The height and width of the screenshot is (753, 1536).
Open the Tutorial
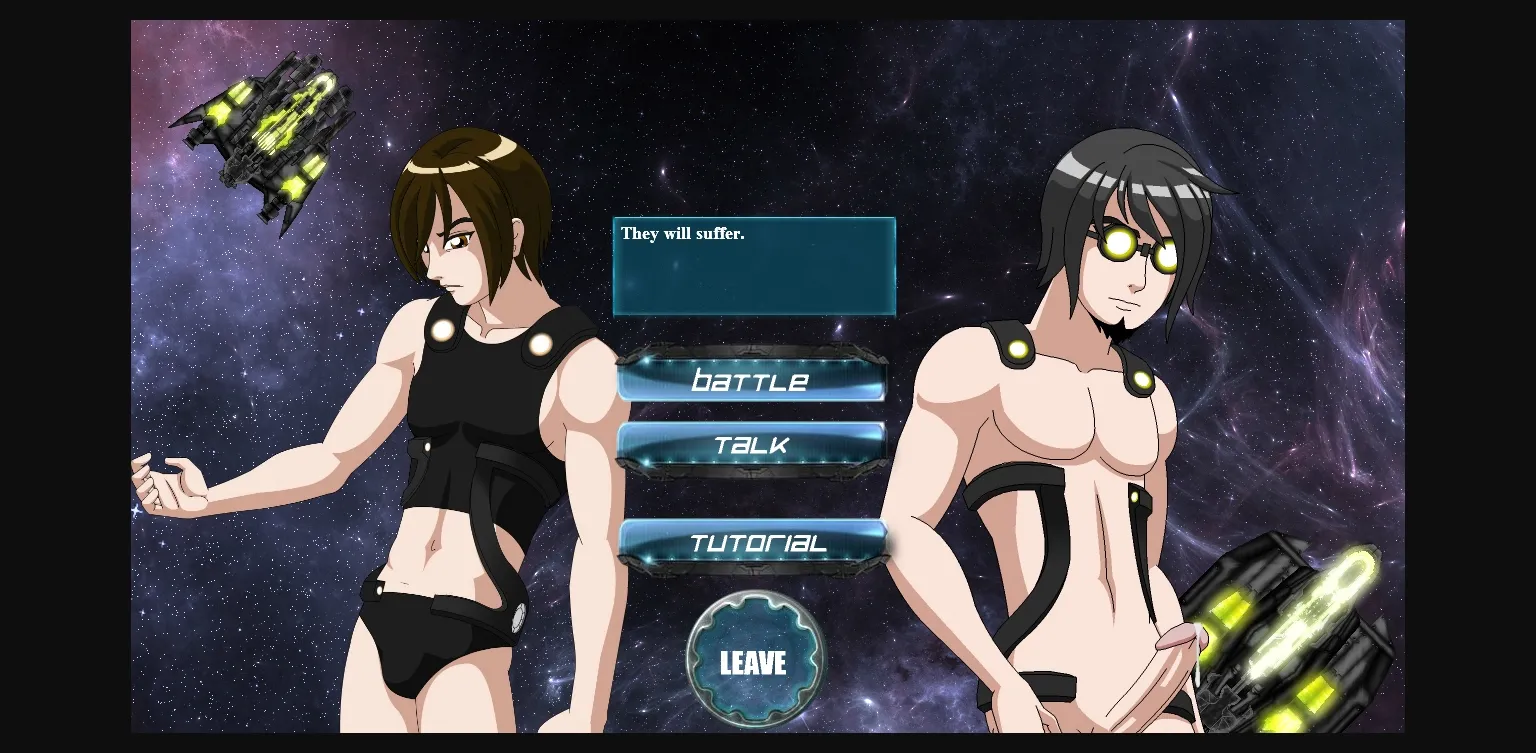pyautogui.click(x=751, y=543)
